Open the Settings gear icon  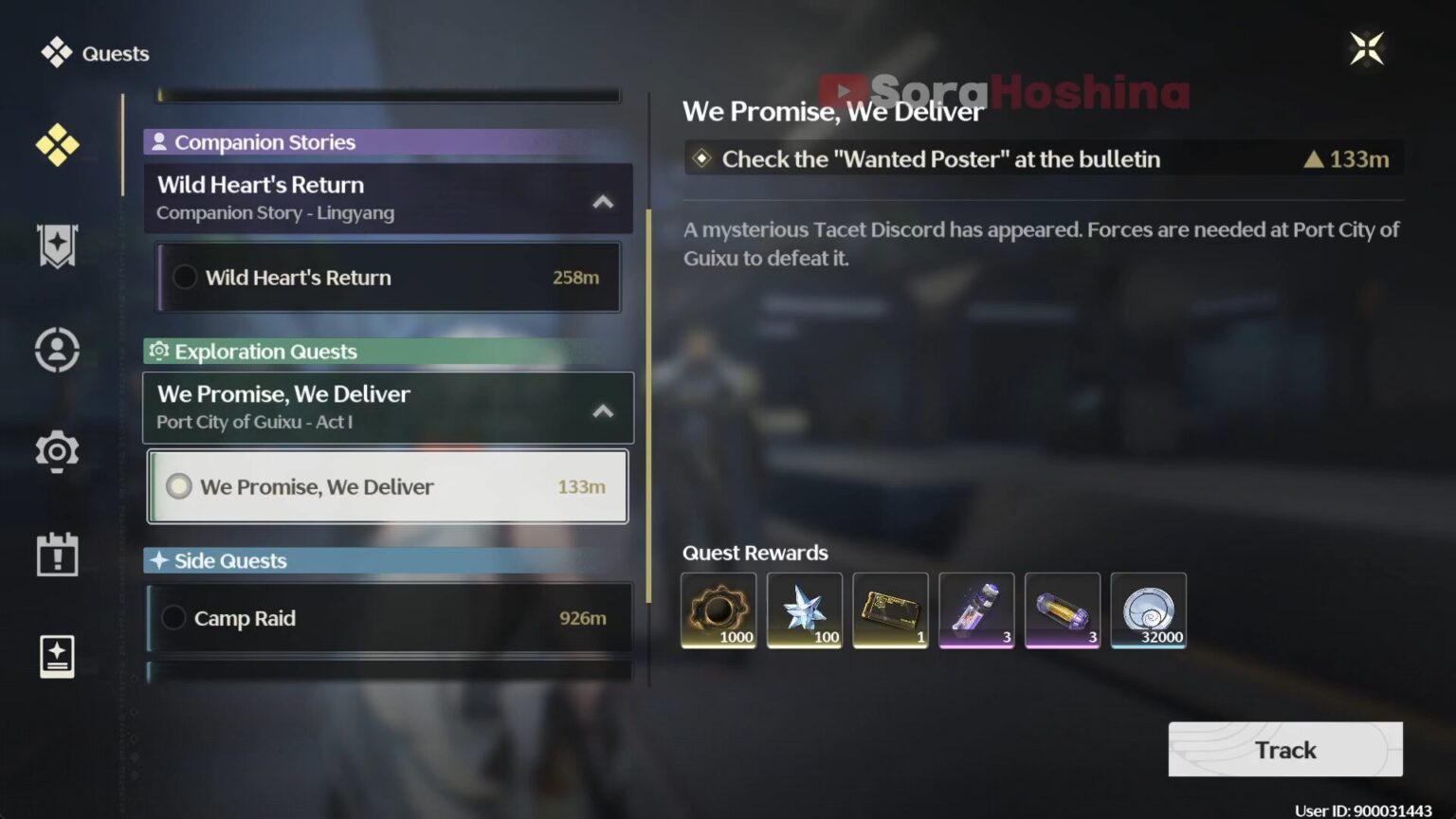[x=57, y=452]
